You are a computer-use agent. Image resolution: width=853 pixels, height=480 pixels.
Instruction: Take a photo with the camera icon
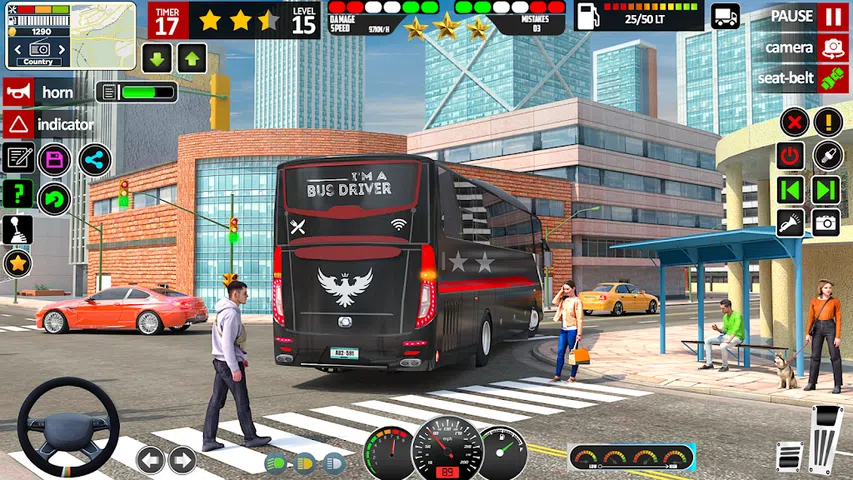click(826, 222)
